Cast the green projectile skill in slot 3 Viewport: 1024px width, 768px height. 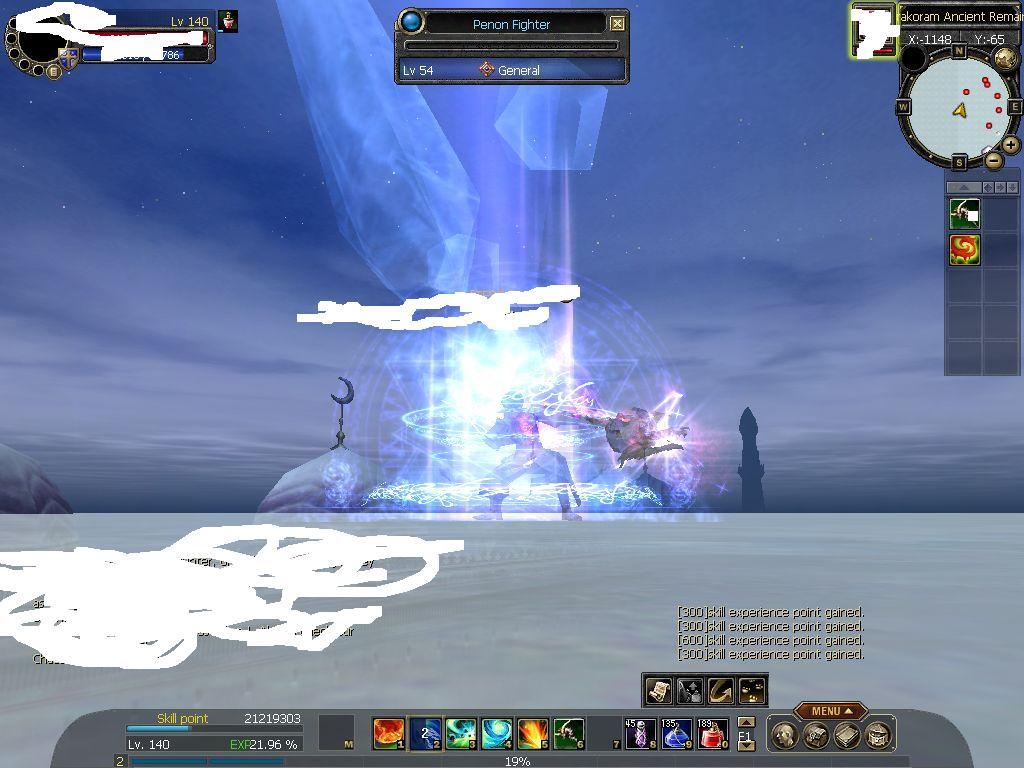460,734
